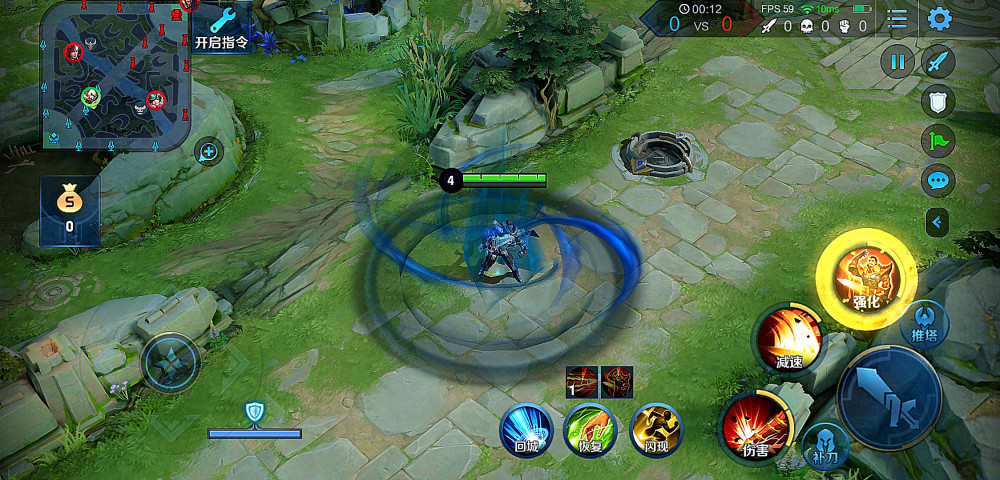The height and width of the screenshot is (480, 1000).
Task: Tap the 补刀 last-hit button
Action: (x=825, y=446)
